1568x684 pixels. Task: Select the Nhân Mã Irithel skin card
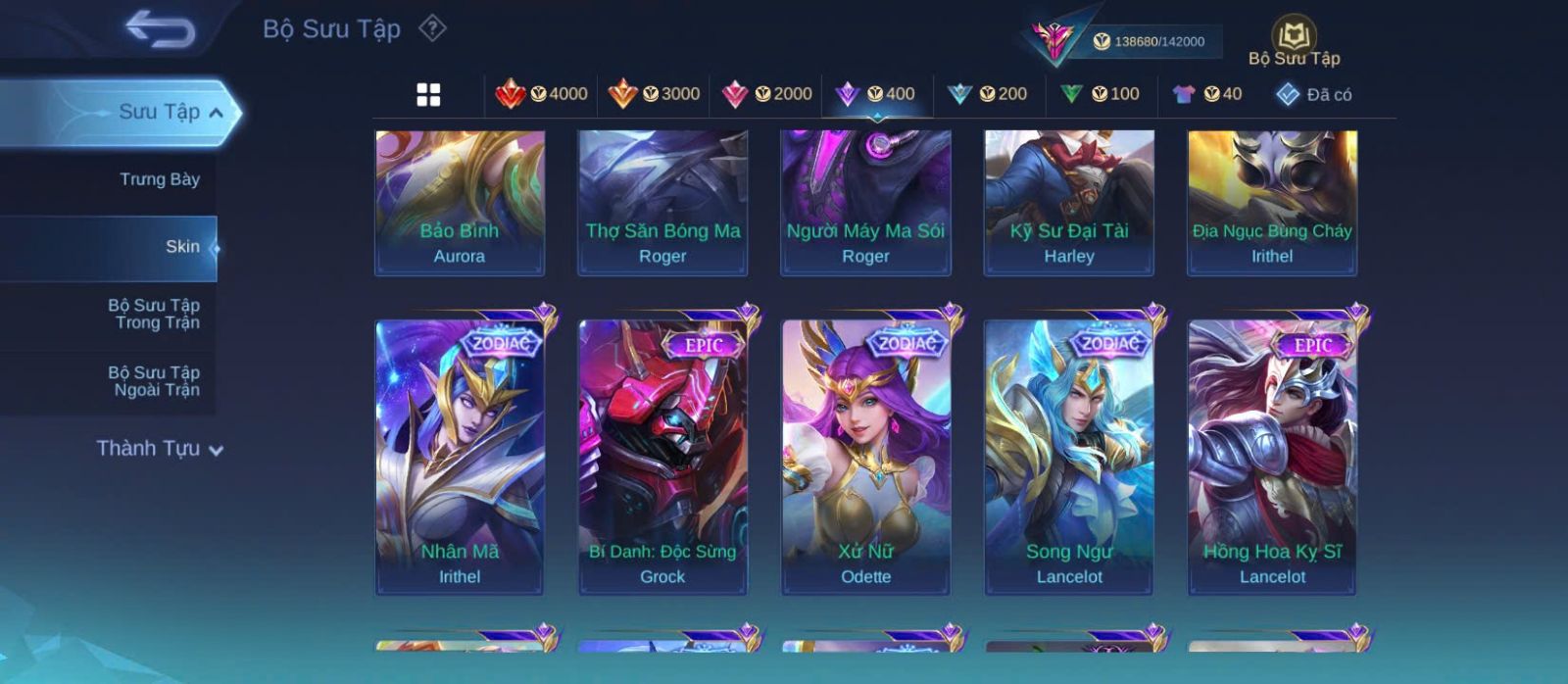pyautogui.click(x=460, y=457)
